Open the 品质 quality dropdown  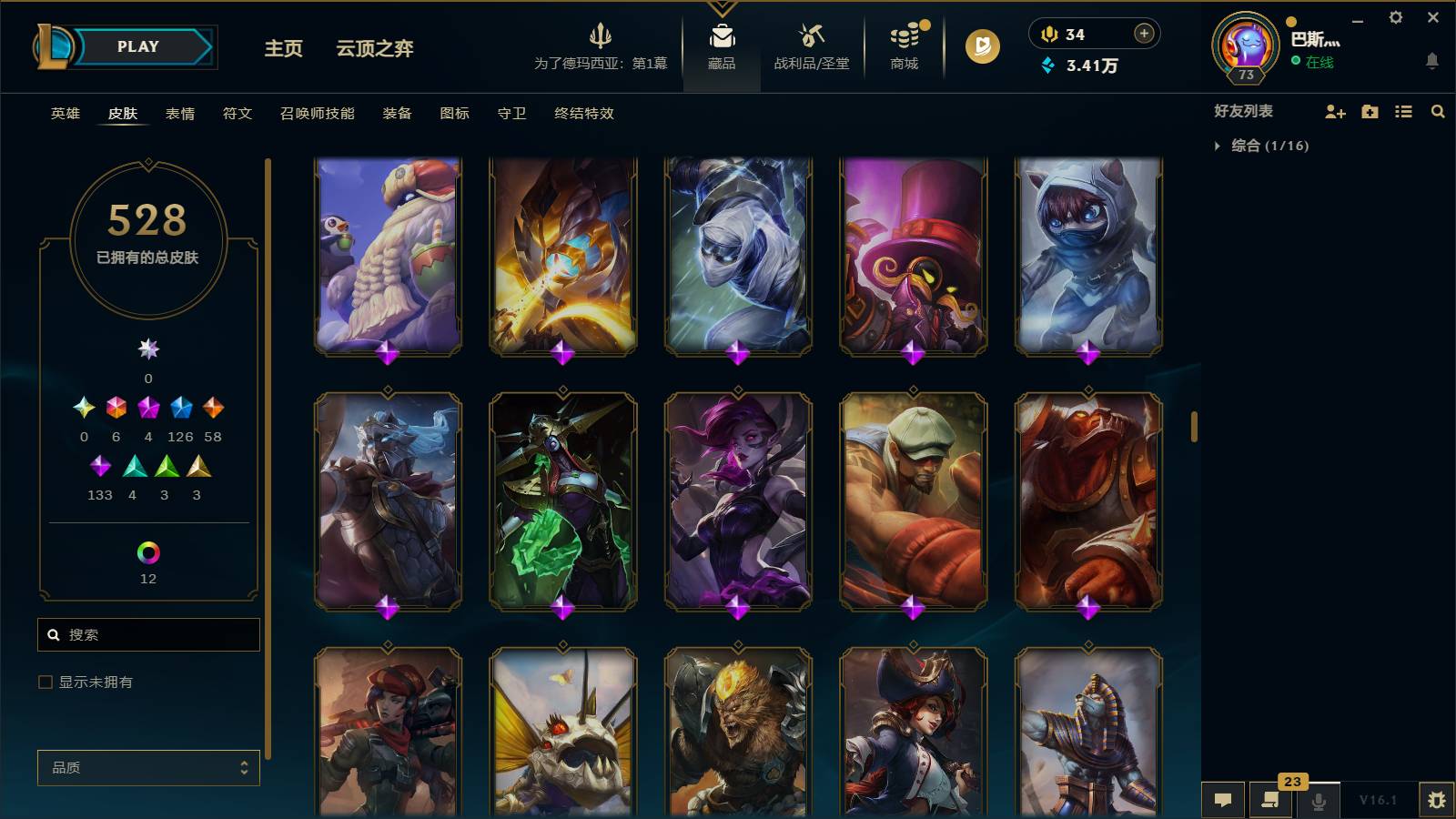pyautogui.click(x=148, y=768)
